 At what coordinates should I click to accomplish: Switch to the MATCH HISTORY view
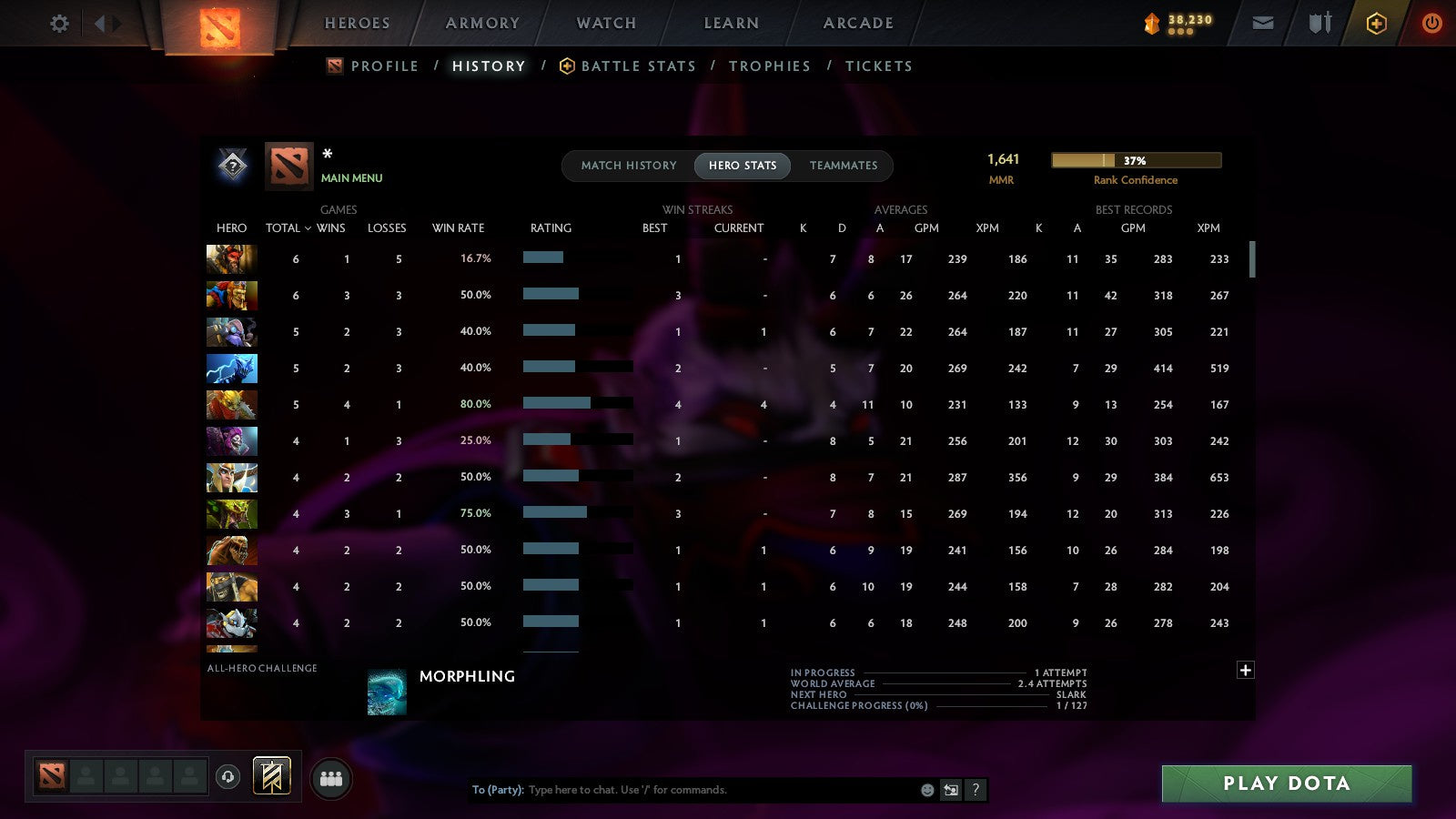coord(628,166)
